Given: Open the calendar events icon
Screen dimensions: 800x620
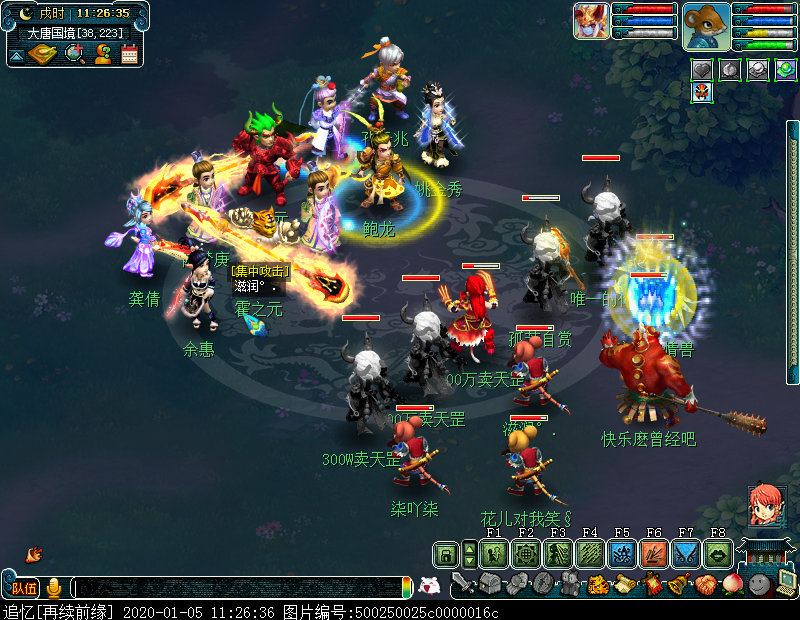Looking at the screenshot, I should pyautogui.click(x=129, y=54).
